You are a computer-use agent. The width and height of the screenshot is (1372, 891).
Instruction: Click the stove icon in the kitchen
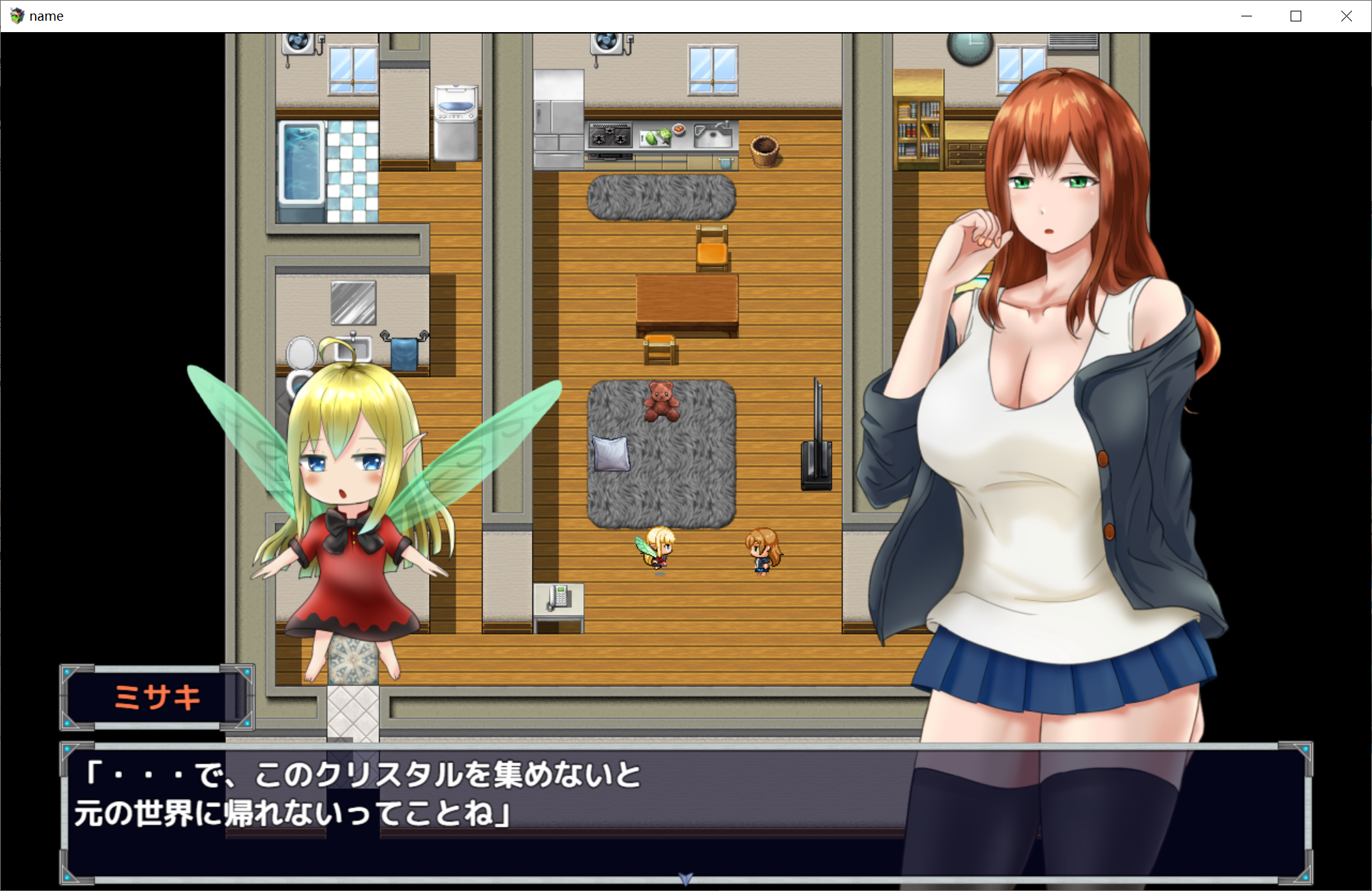pos(609,134)
